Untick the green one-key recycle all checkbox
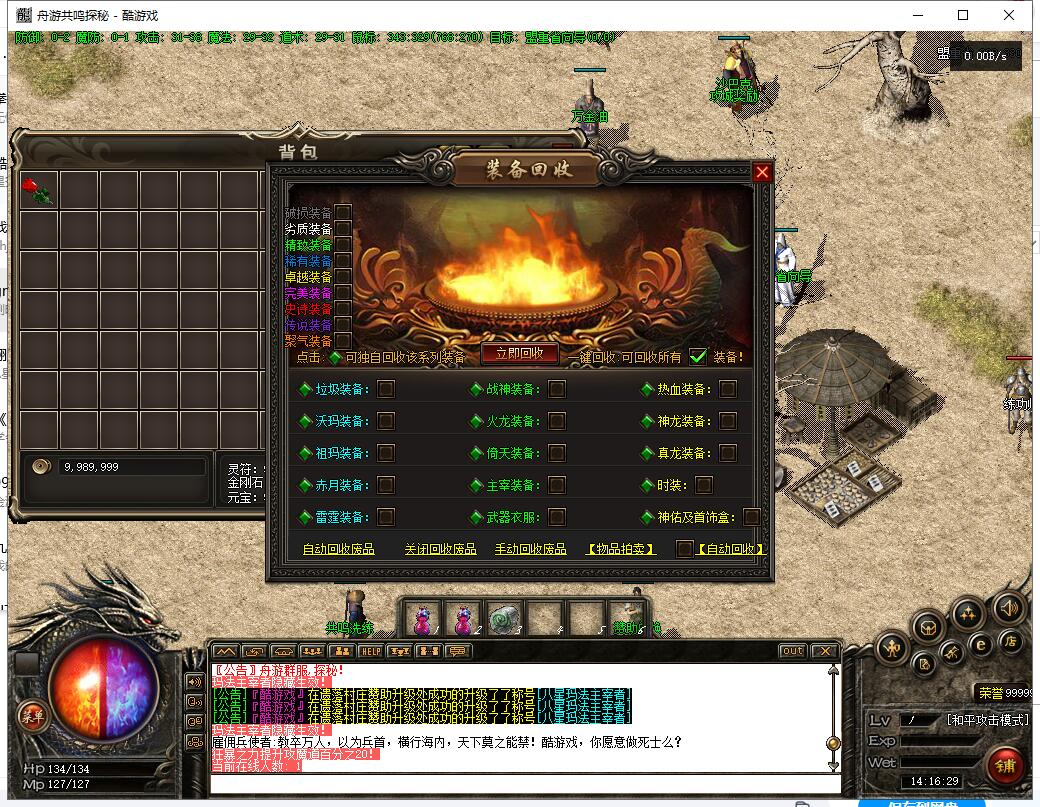 point(698,356)
